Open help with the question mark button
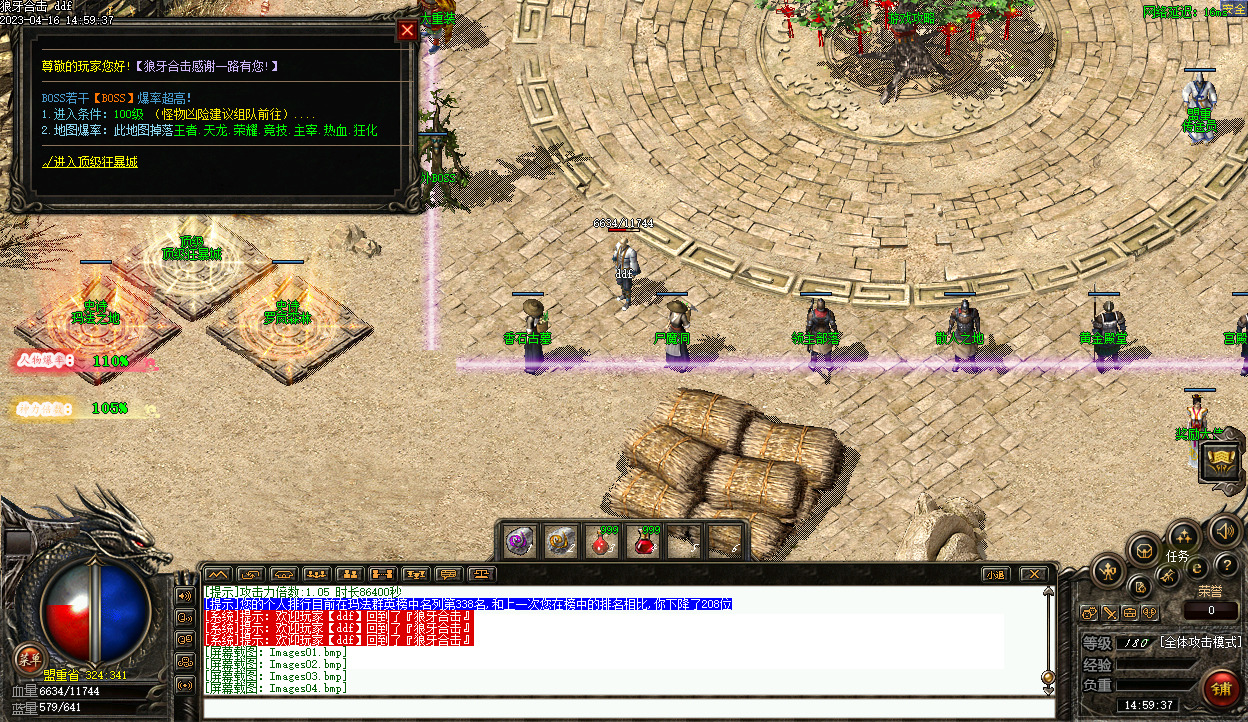This screenshot has width=1248, height=722. pos(1226,567)
